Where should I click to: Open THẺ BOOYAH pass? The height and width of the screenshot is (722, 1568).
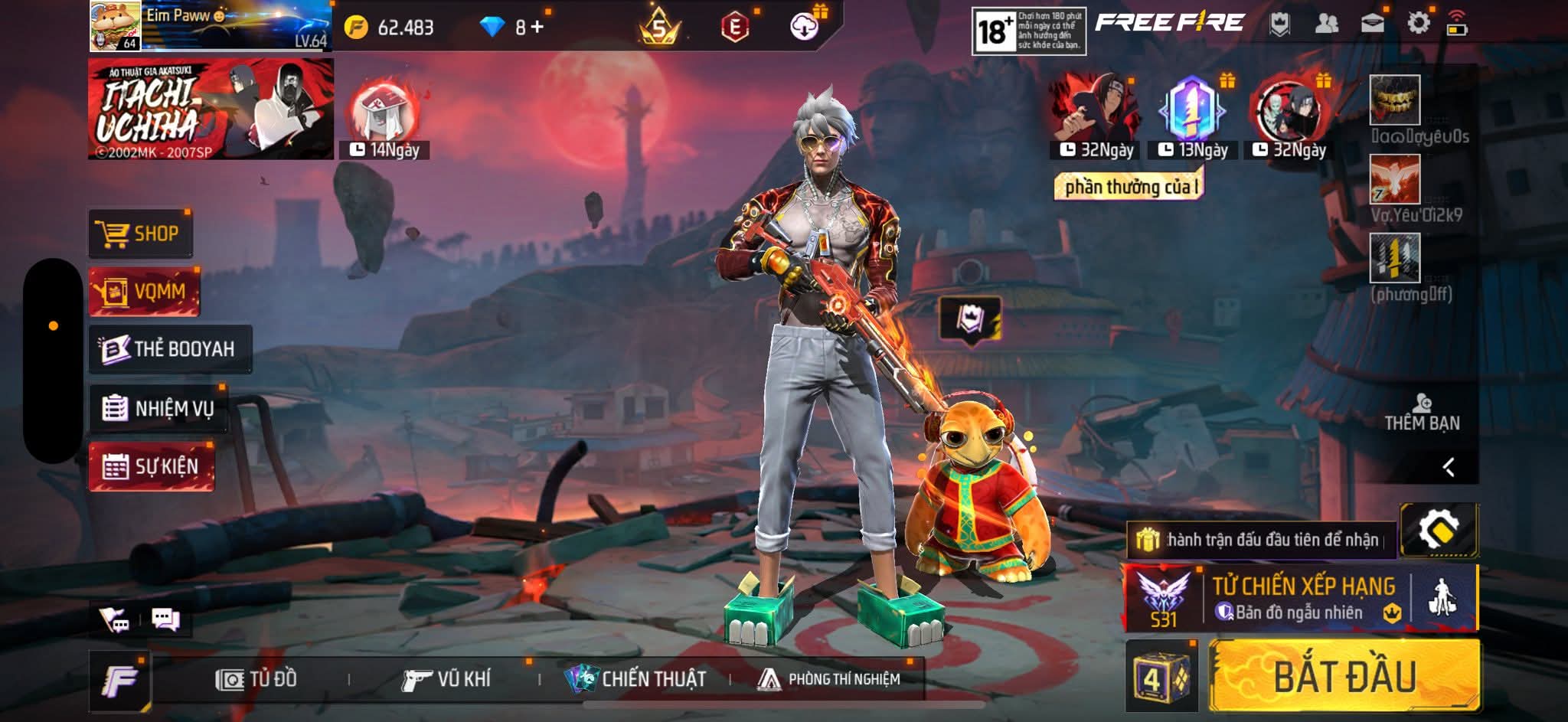tap(170, 349)
